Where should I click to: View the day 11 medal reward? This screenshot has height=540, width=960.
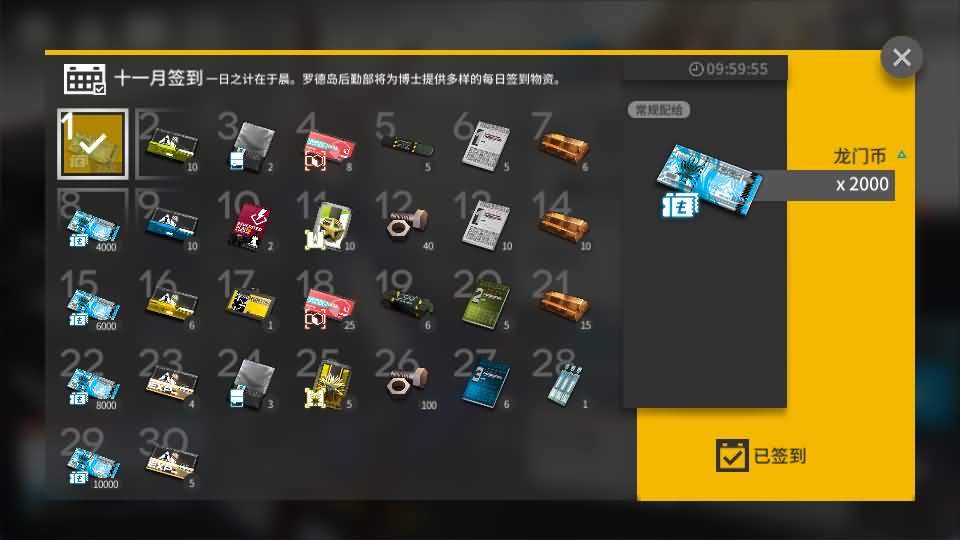tap(329, 222)
